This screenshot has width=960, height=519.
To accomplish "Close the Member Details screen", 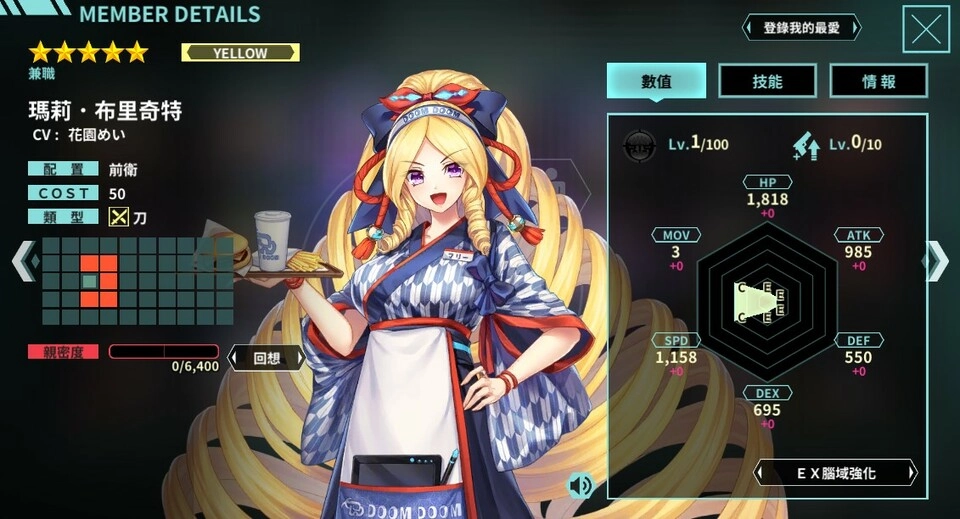I will coord(926,29).
